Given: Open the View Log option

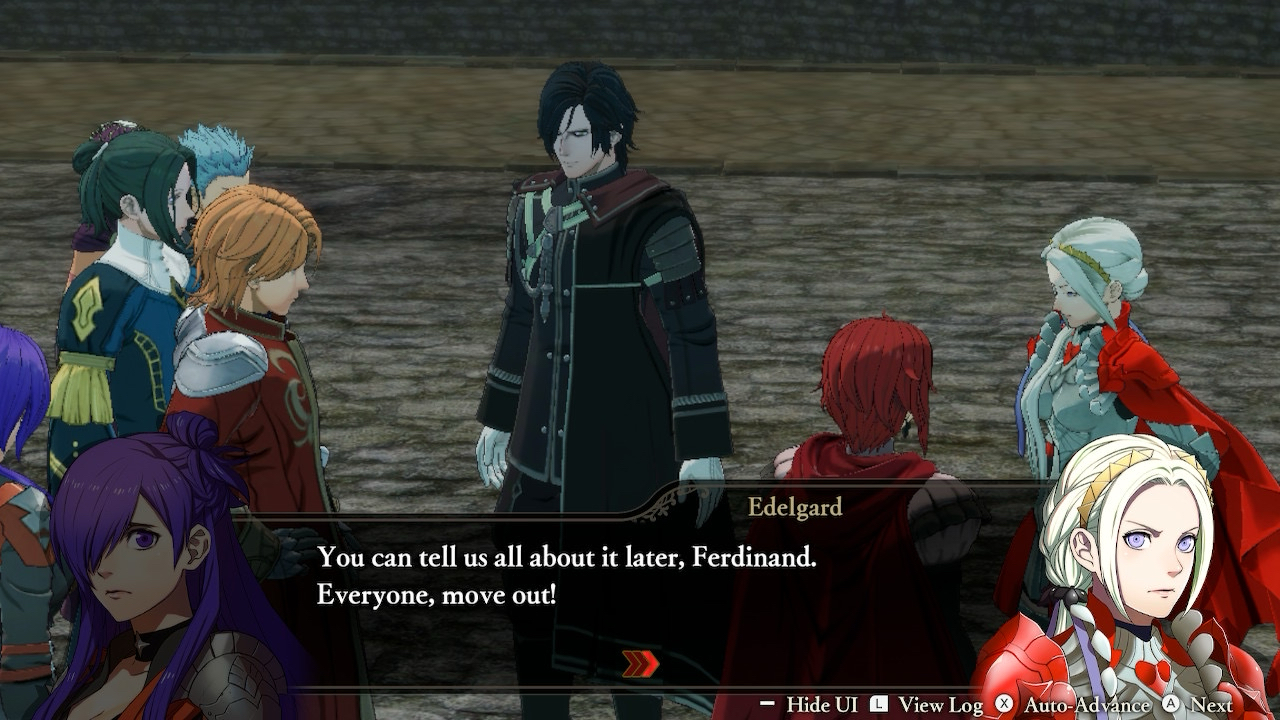Looking at the screenshot, I should (x=927, y=705).
